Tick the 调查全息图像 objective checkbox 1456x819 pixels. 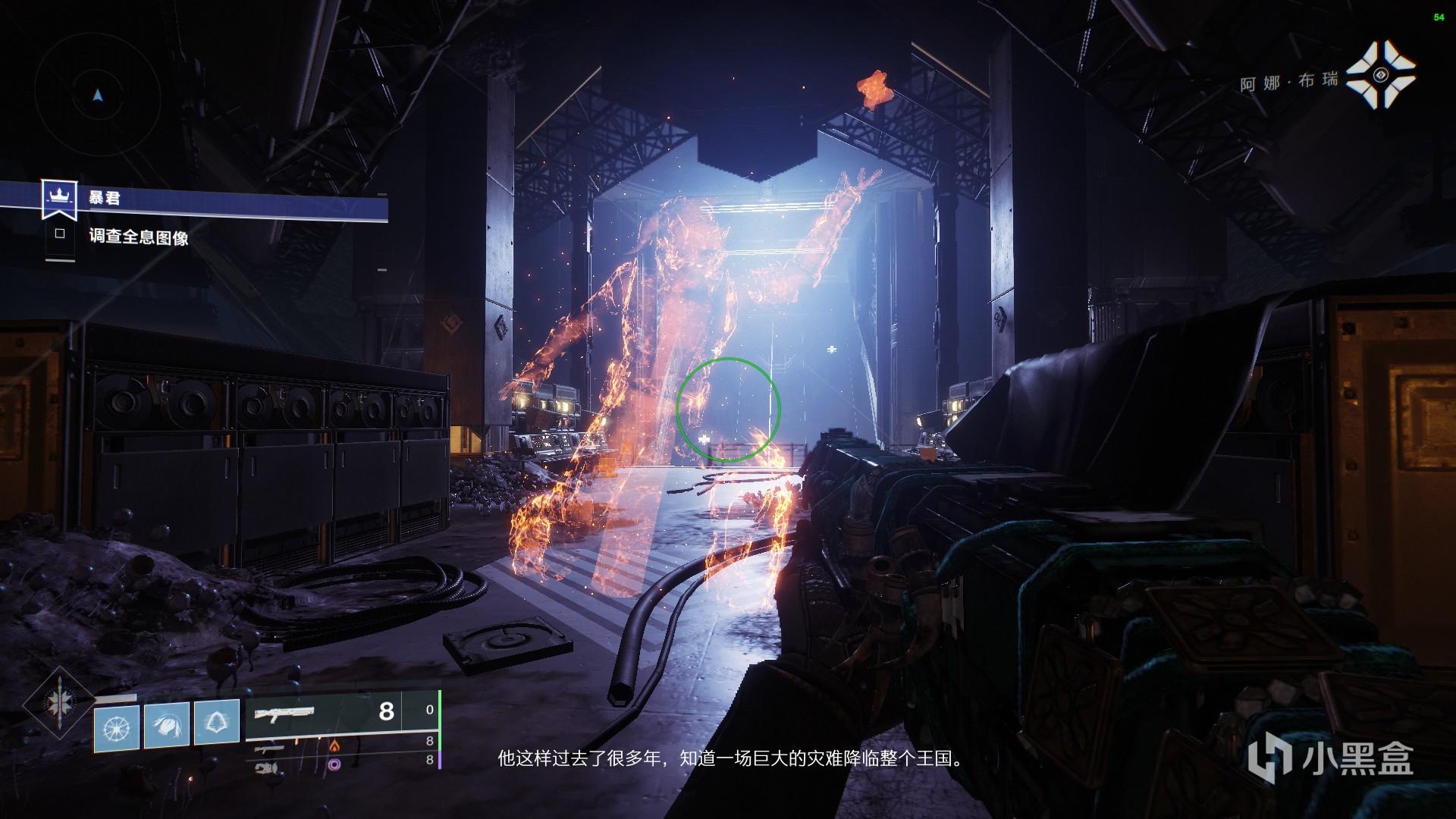coord(60,235)
